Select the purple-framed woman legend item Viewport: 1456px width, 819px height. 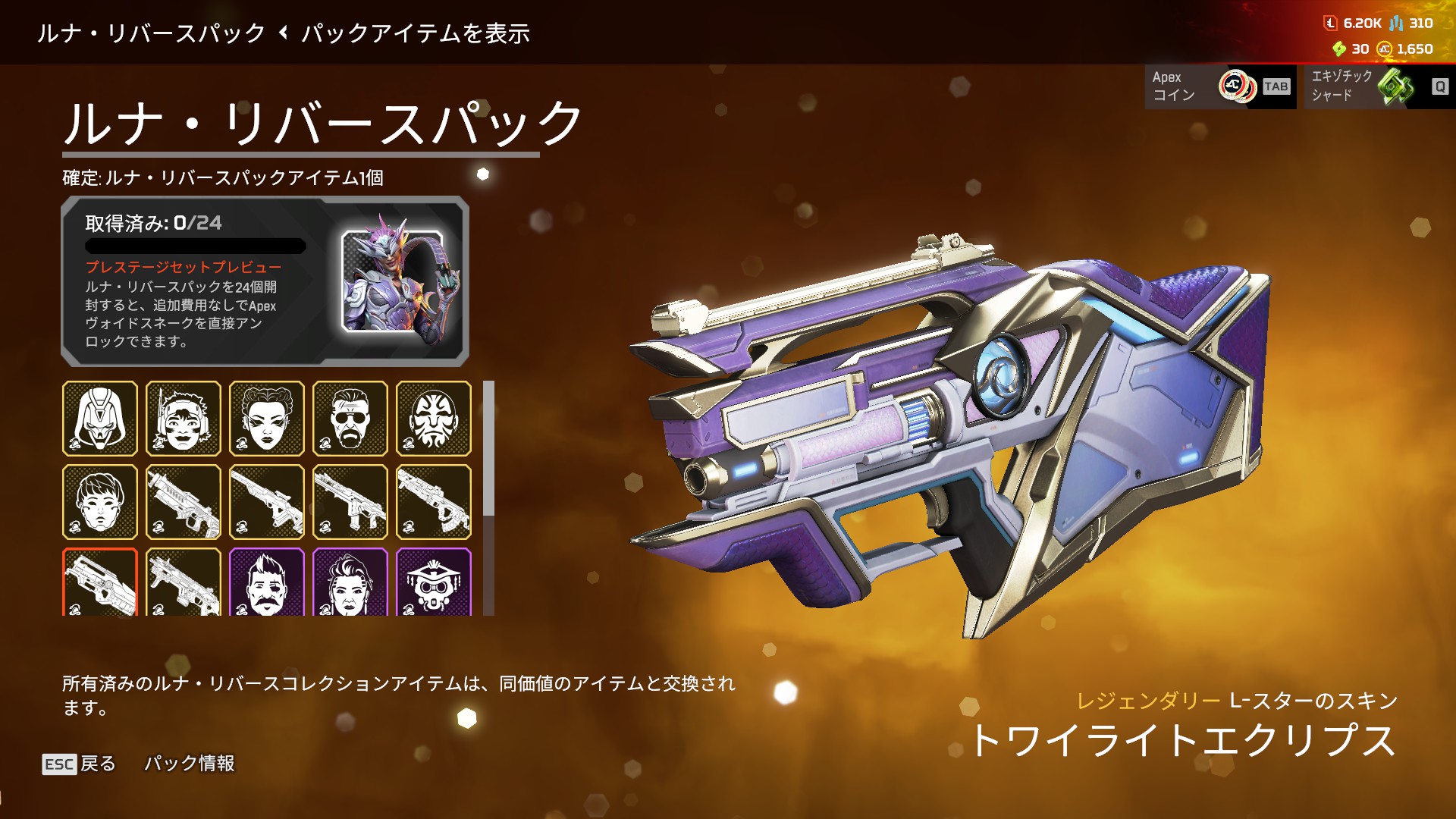pyautogui.click(x=350, y=582)
